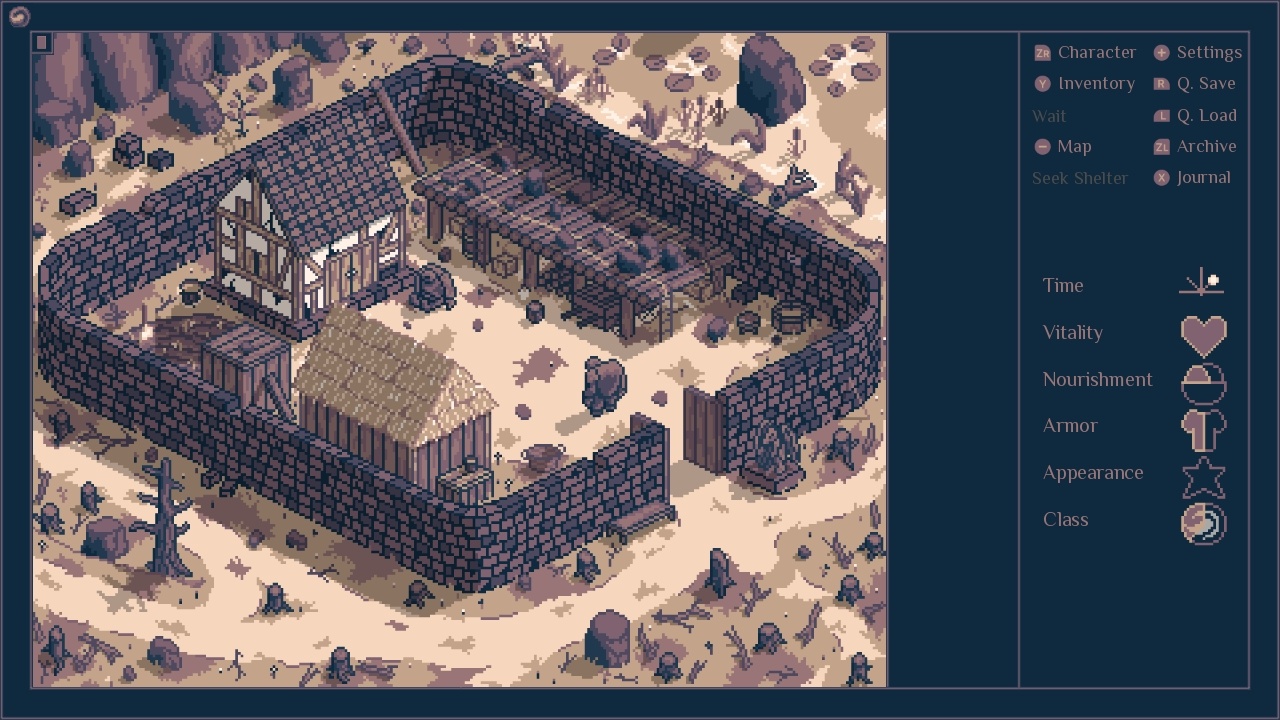Image resolution: width=1280 pixels, height=720 pixels.
Task: Click the ZR button badge beside Character
Action: pyautogui.click(x=1041, y=52)
